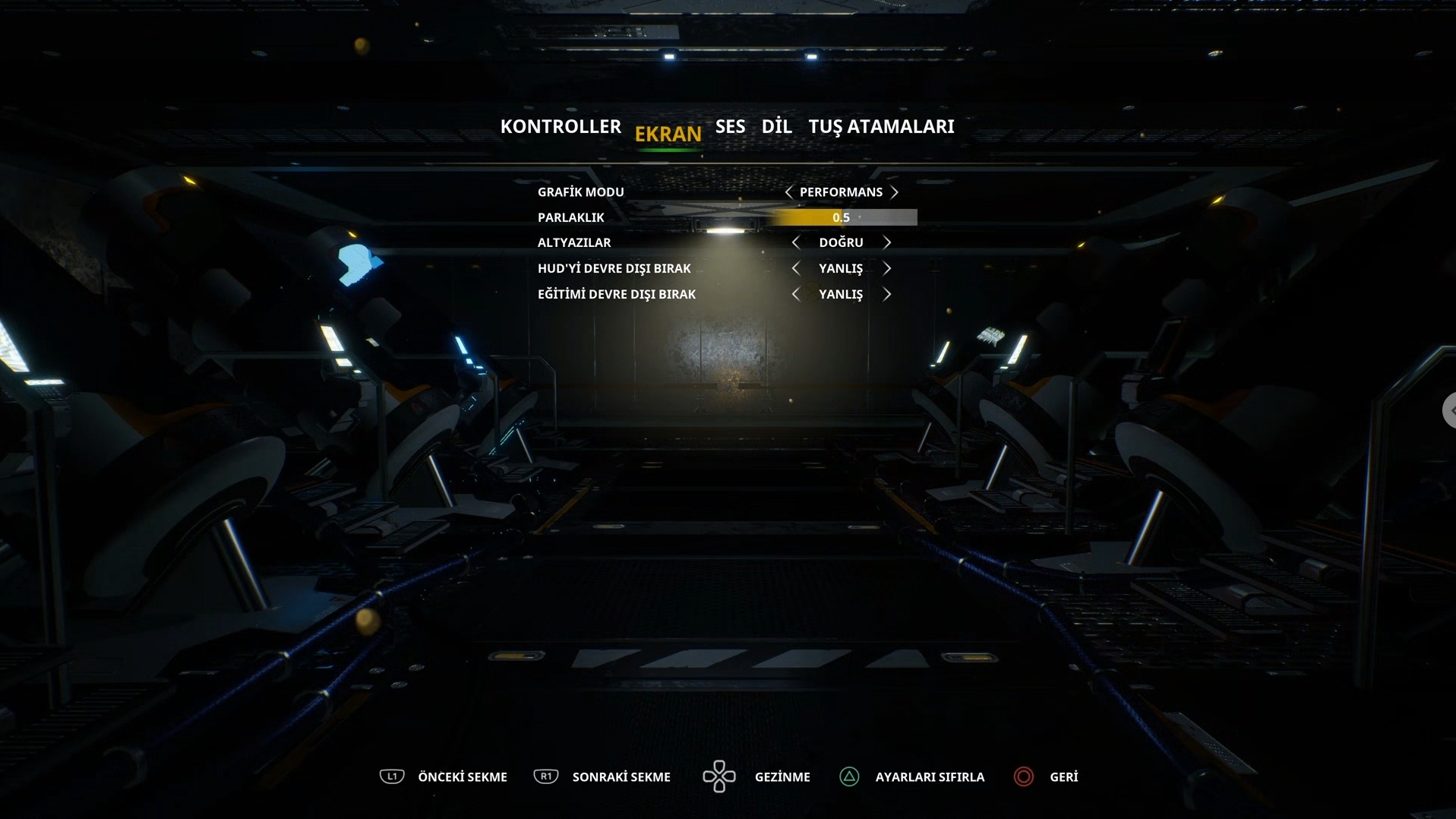Click right arrow of ALTYAZILAR setting
Image resolution: width=1456 pixels, height=819 pixels.
pos(886,242)
